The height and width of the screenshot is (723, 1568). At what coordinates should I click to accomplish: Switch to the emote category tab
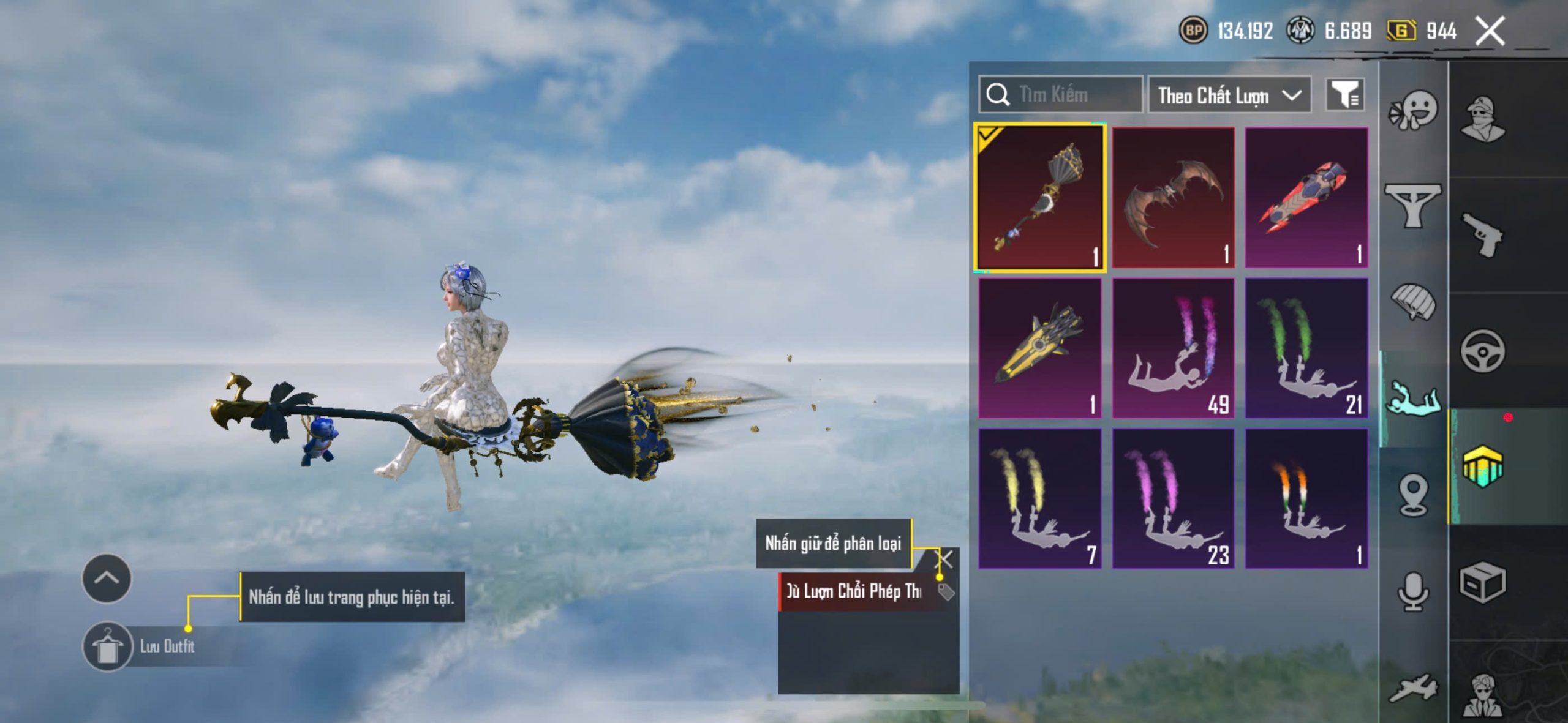(1413, 111)
